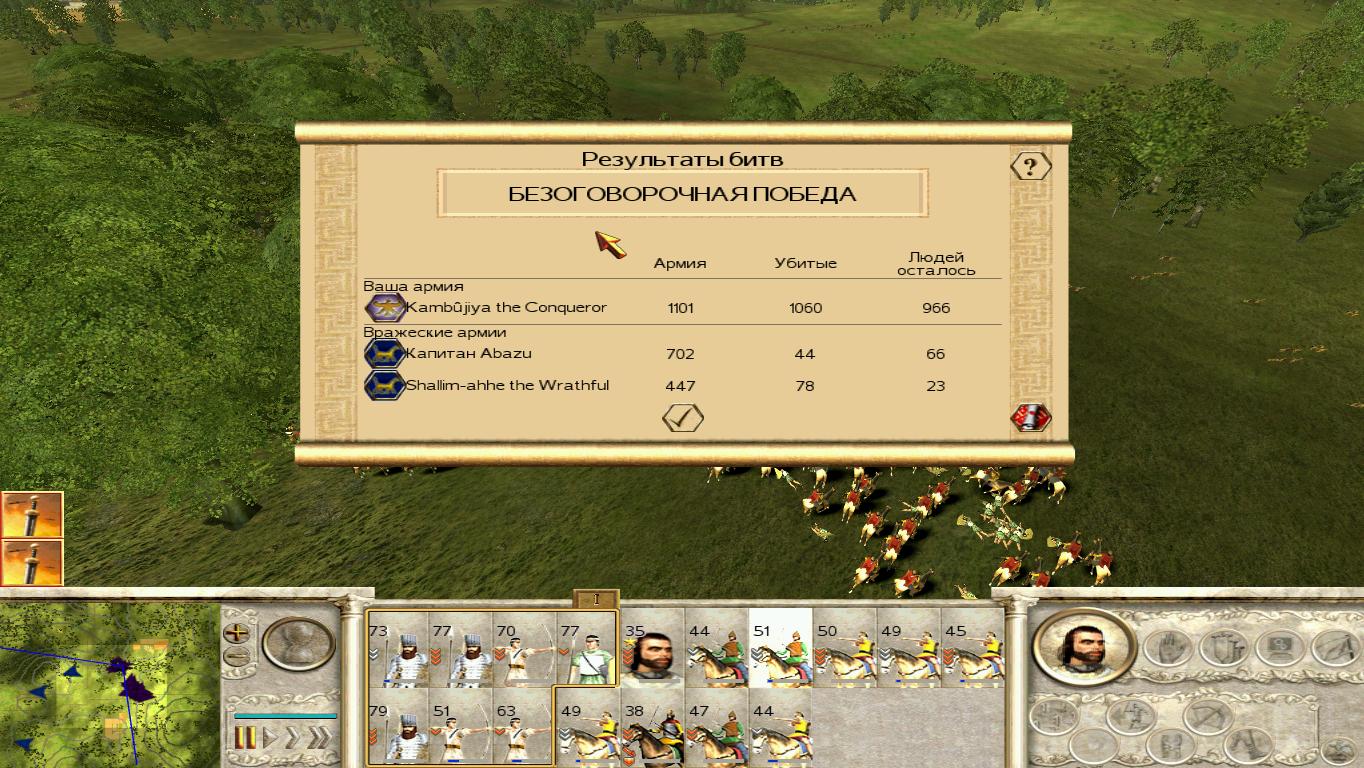Select the highlighted cavalry card with 51 men
The width and height of the screenshot is (1364, 768).
(x=780, y=652)
